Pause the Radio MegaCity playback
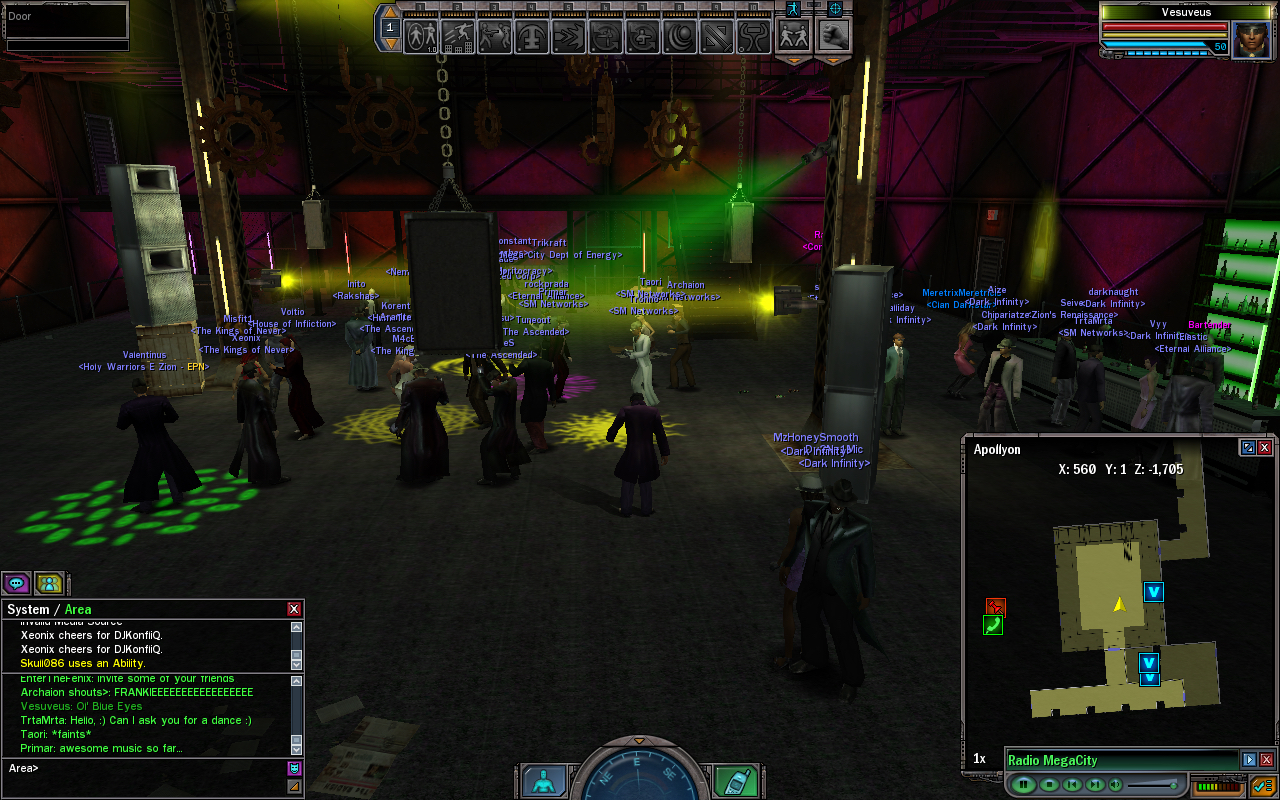Viewport: 1280px width, 800px height. coord(1023,784)
